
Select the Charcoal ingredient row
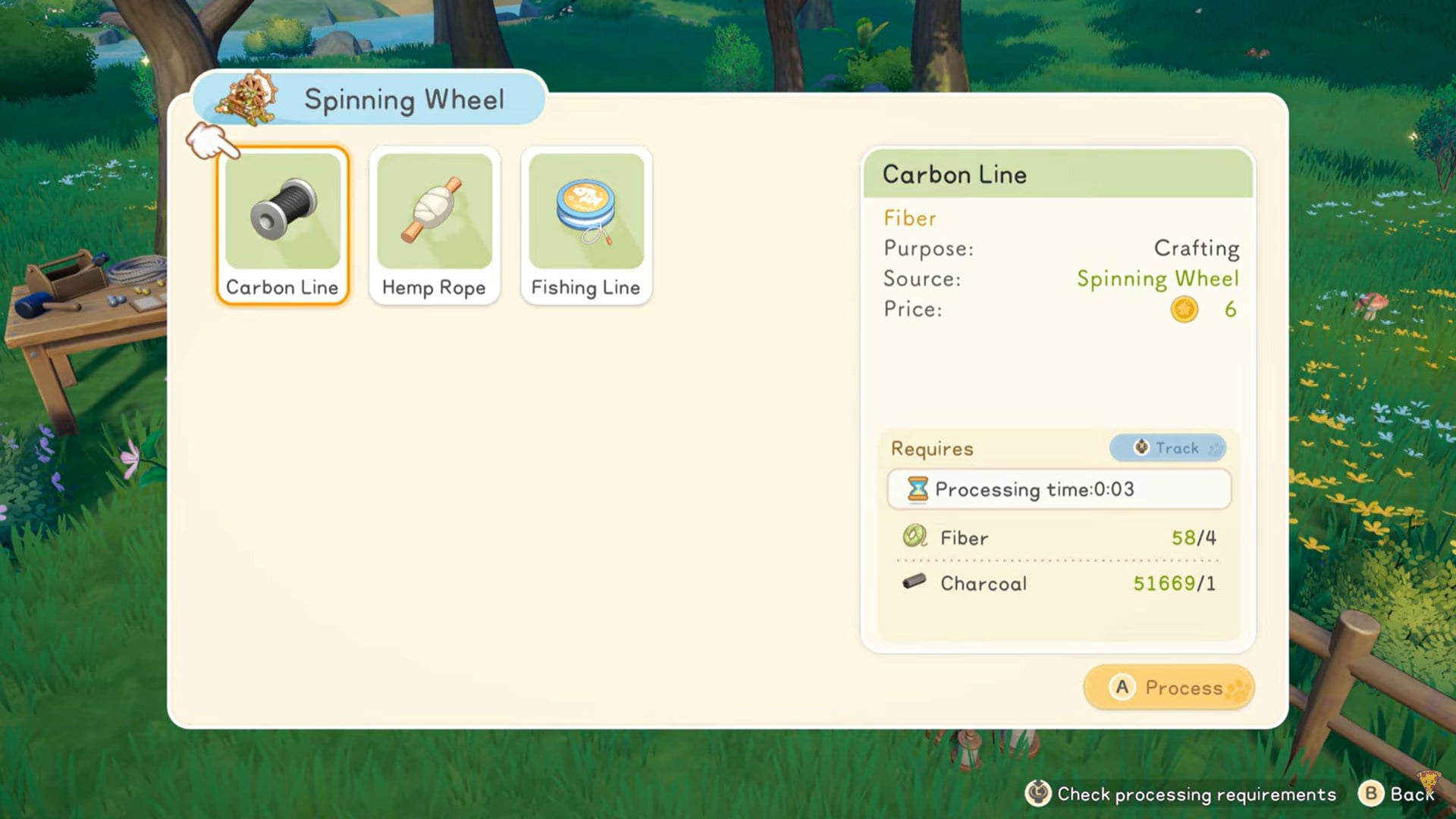point(1059,583)
